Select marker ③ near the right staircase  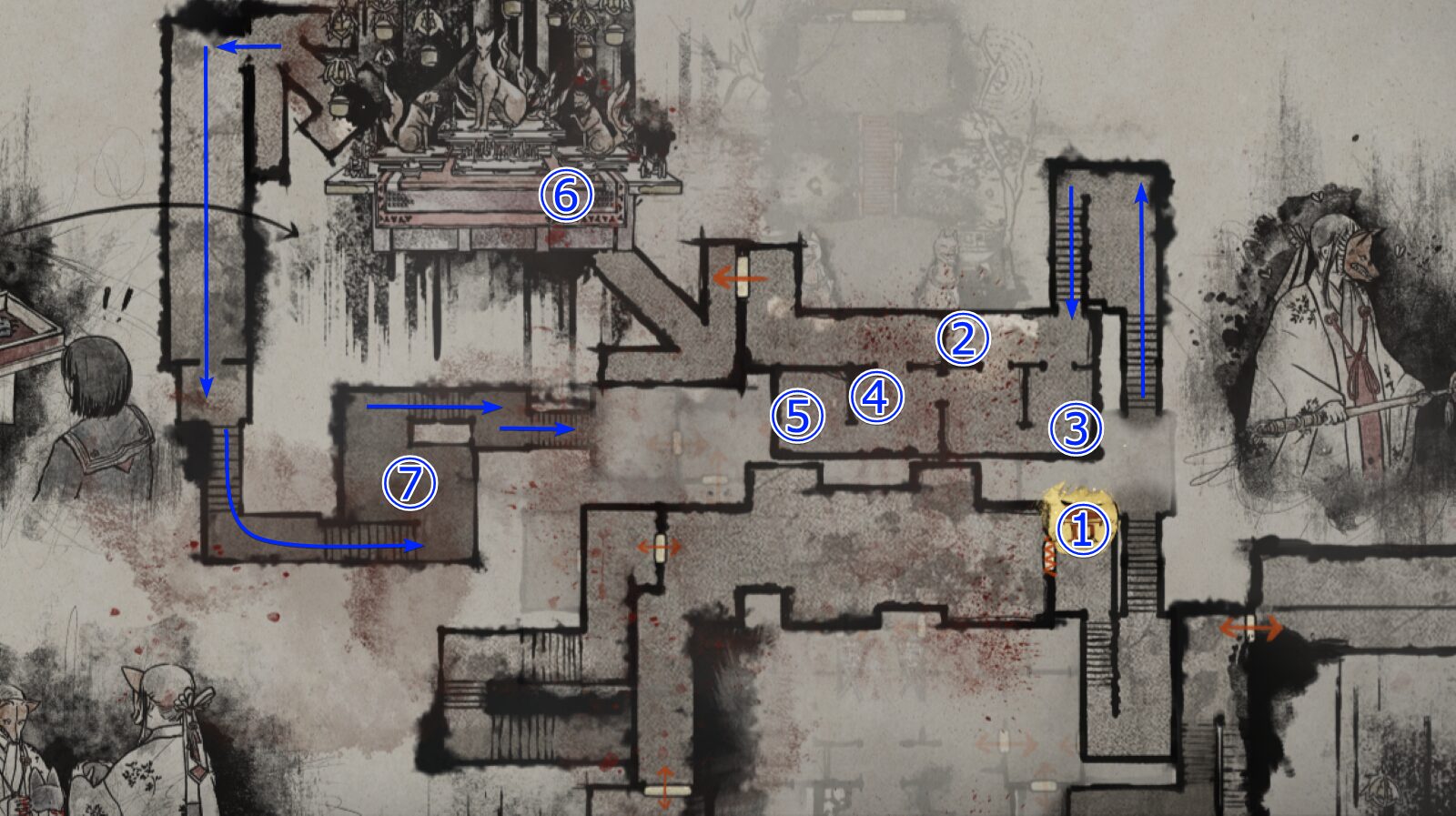[1077, 428]
